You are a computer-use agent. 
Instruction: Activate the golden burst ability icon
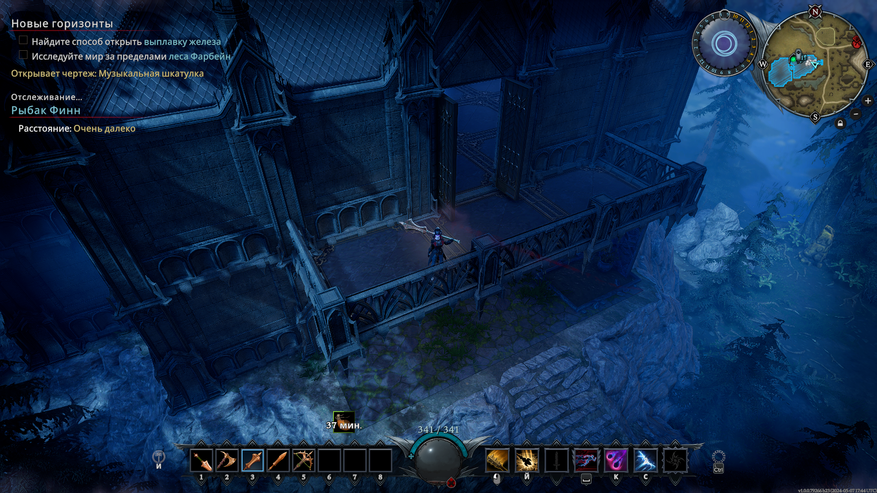click(x=526, y=460)
